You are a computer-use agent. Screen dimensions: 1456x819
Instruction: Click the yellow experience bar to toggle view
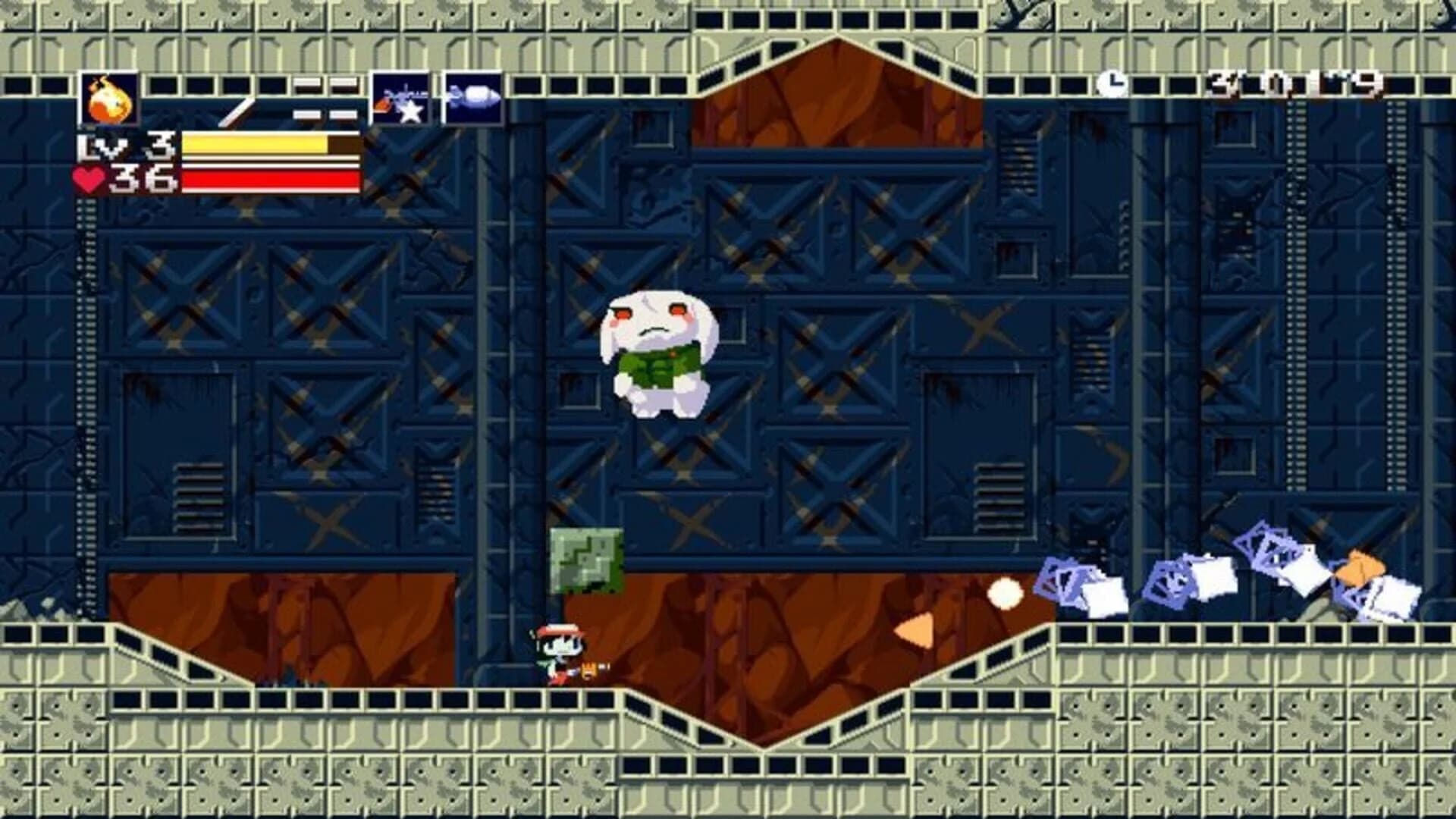(x=258, y=144)
